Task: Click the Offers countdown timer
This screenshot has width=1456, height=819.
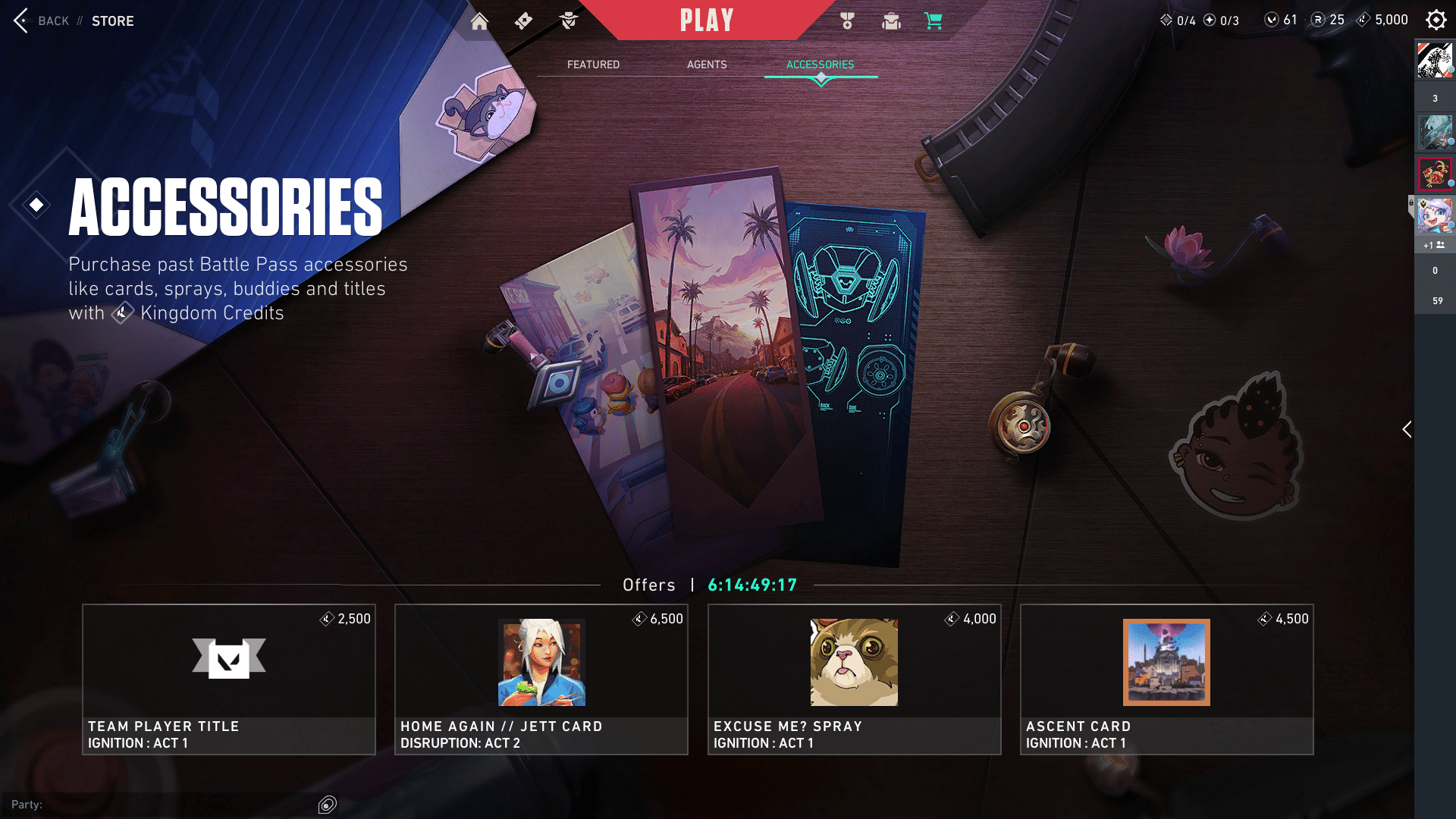Action: point(752,585)
